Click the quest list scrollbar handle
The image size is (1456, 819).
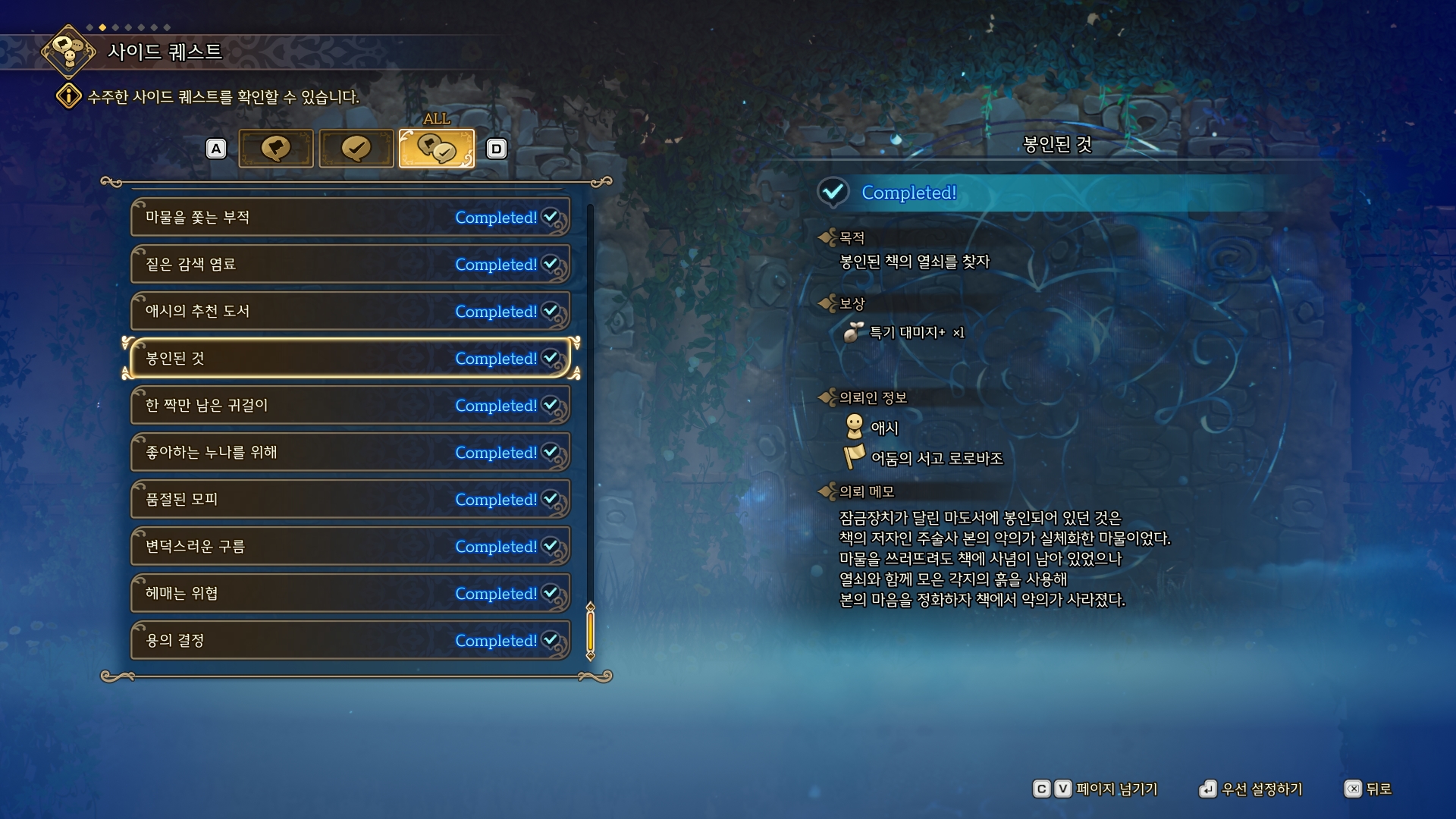[x=590, y=631]
